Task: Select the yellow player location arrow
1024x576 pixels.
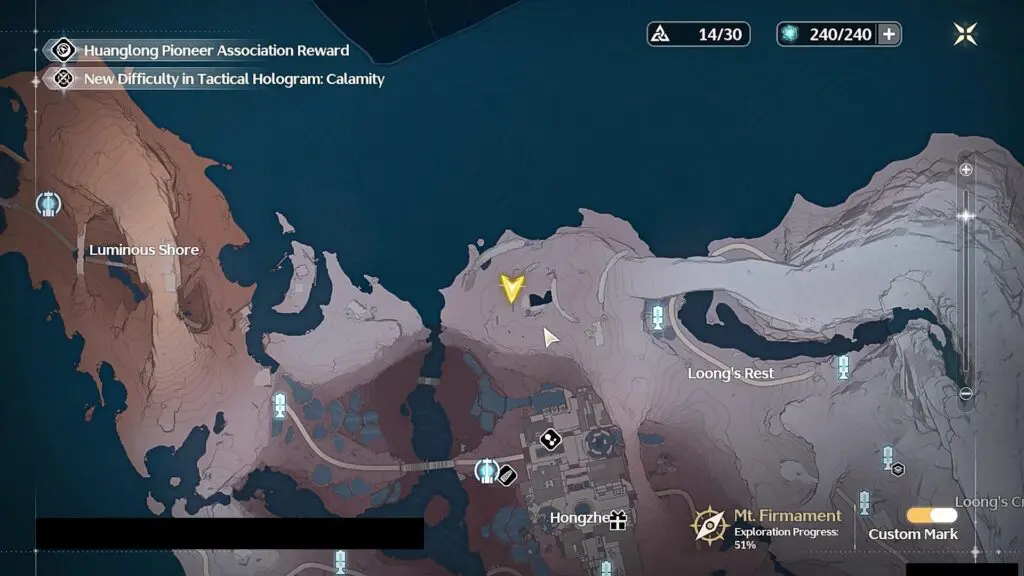Action: tap(512, 290)
